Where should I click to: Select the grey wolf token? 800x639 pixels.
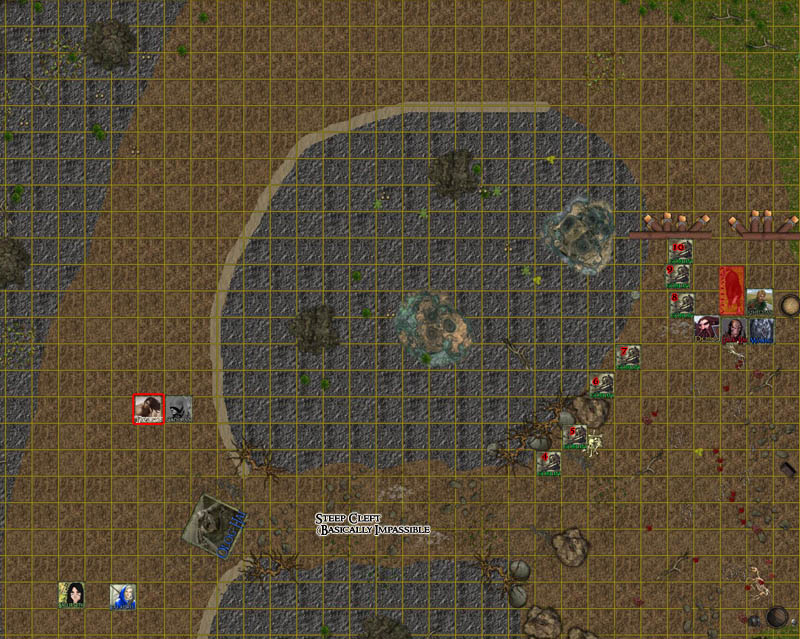762,330
